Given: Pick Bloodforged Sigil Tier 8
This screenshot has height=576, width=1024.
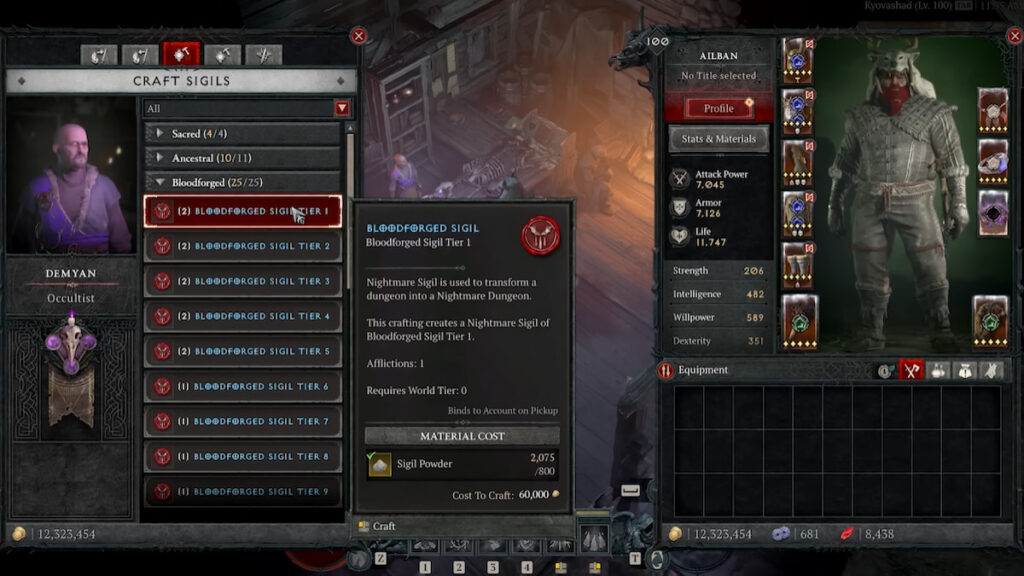Looking at the screenshot, I should point(243,456).
